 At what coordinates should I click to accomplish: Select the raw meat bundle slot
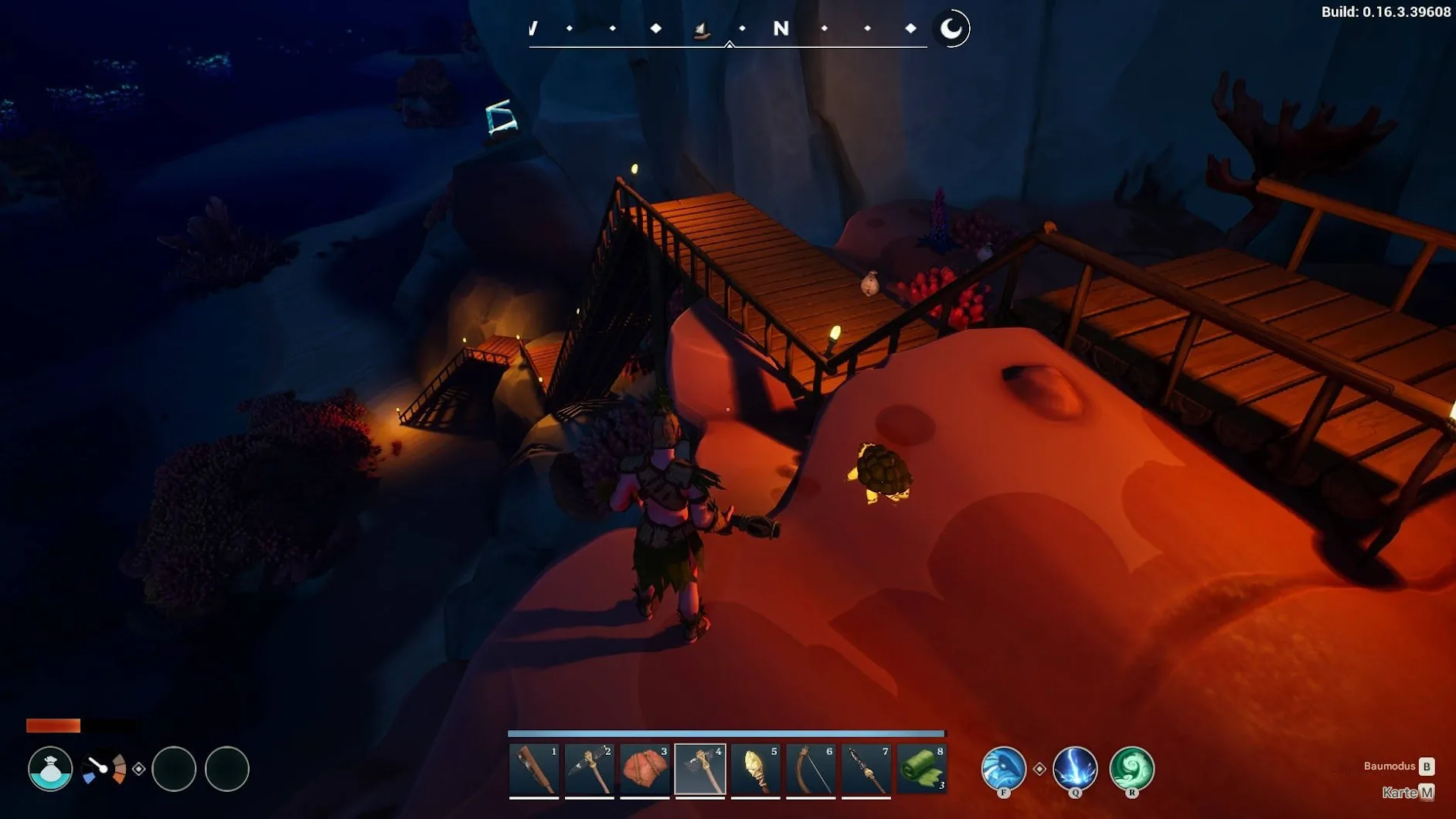click(x=645, y=770)
